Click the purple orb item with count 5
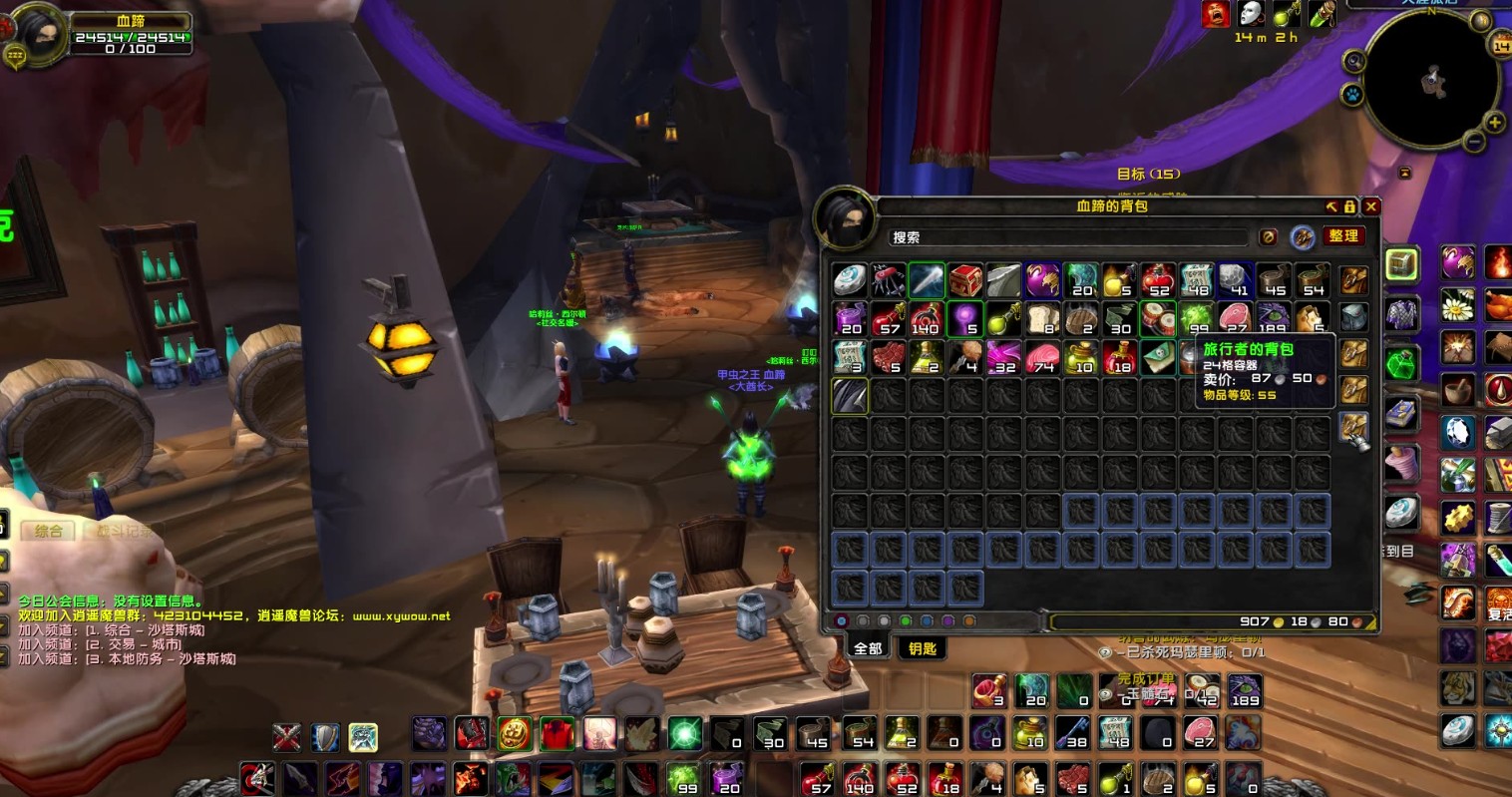1512x797 pixels. 965,319
